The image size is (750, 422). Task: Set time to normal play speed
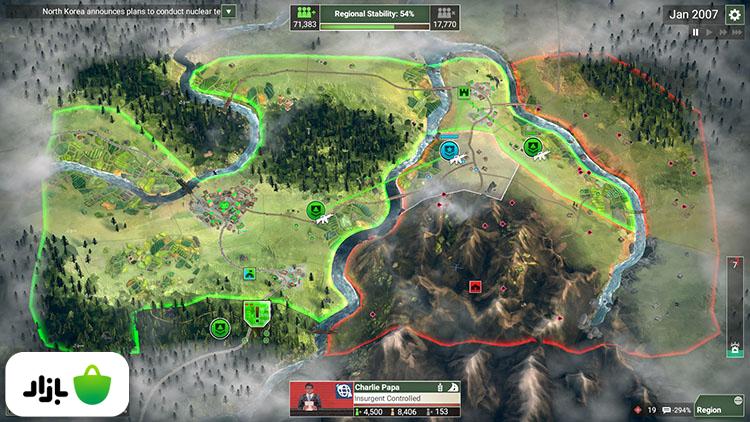pos(710,33)
